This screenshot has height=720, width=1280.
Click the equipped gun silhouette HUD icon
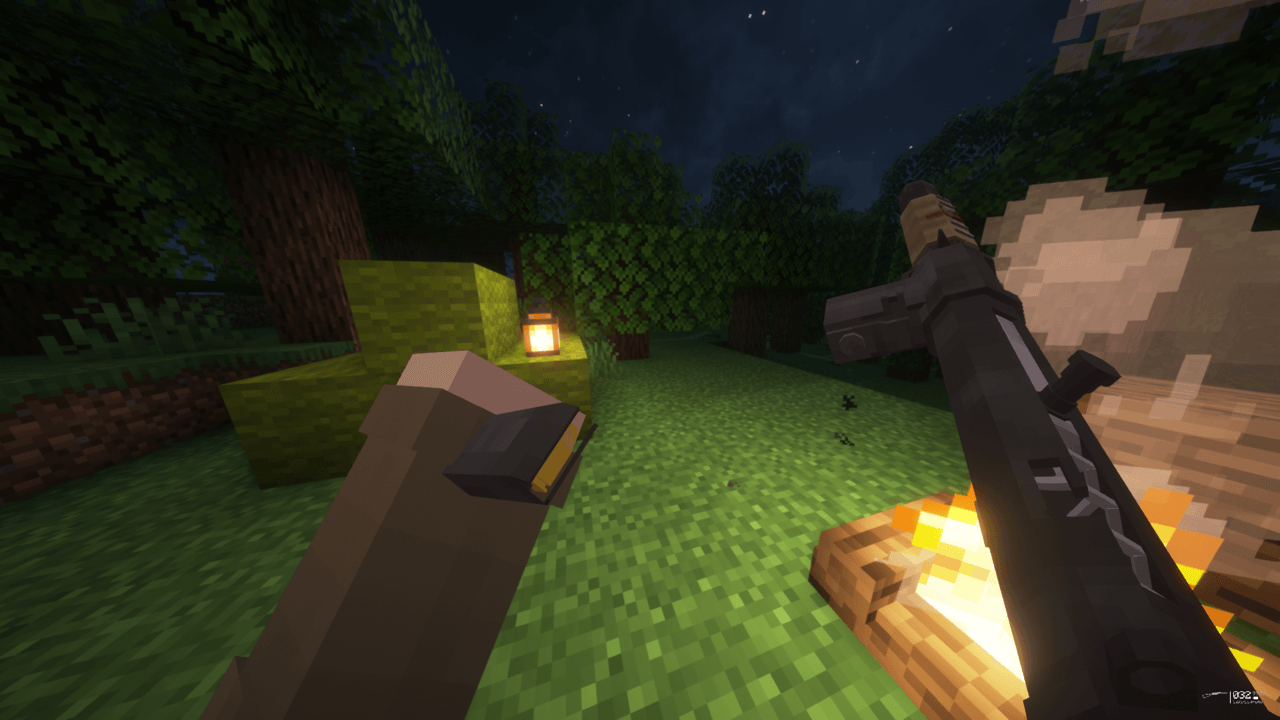click(x=1214, y=694)
